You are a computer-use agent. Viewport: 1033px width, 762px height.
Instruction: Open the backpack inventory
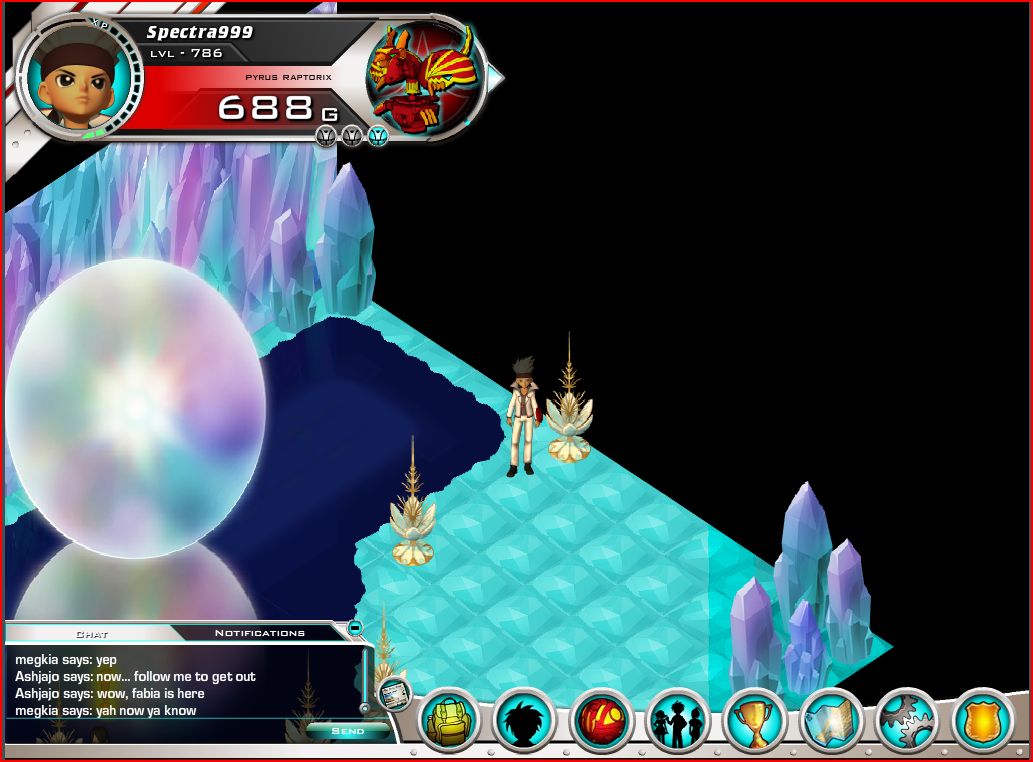449,721
